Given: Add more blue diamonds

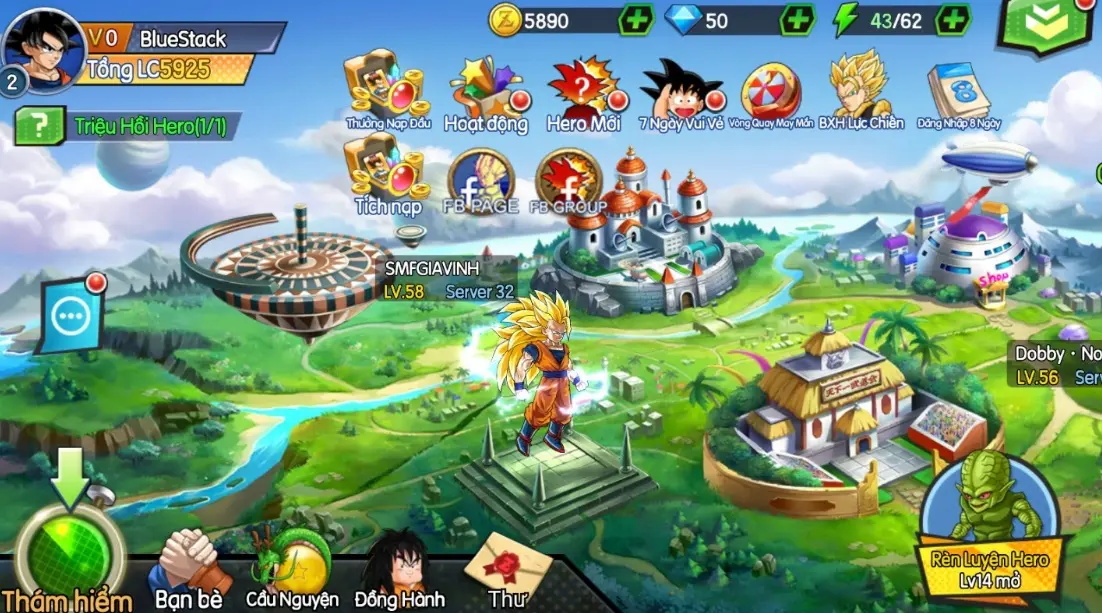Looking at the screenshot, I should 796,20.
